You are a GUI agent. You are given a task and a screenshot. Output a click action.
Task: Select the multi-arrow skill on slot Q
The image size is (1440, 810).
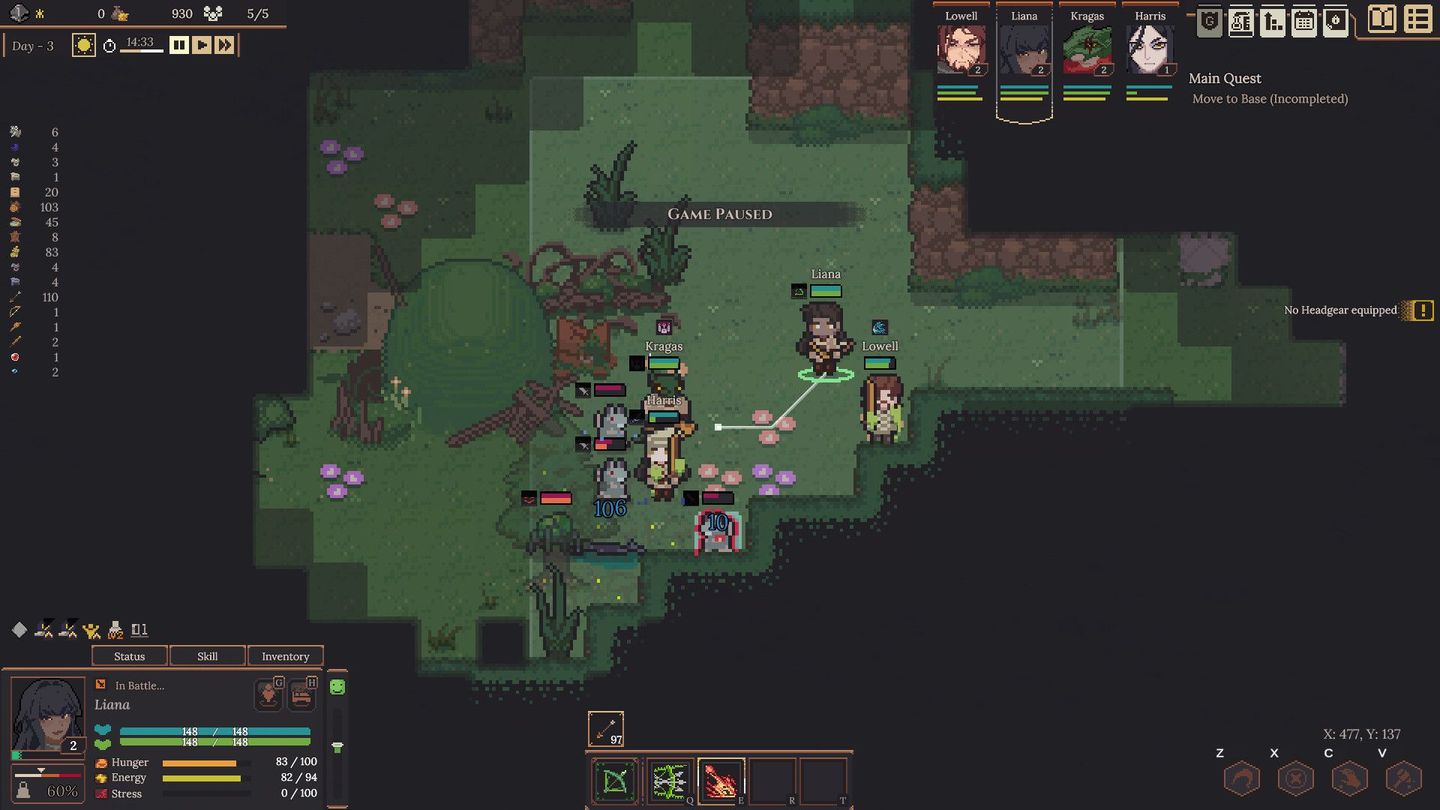(x=669, y=781)
